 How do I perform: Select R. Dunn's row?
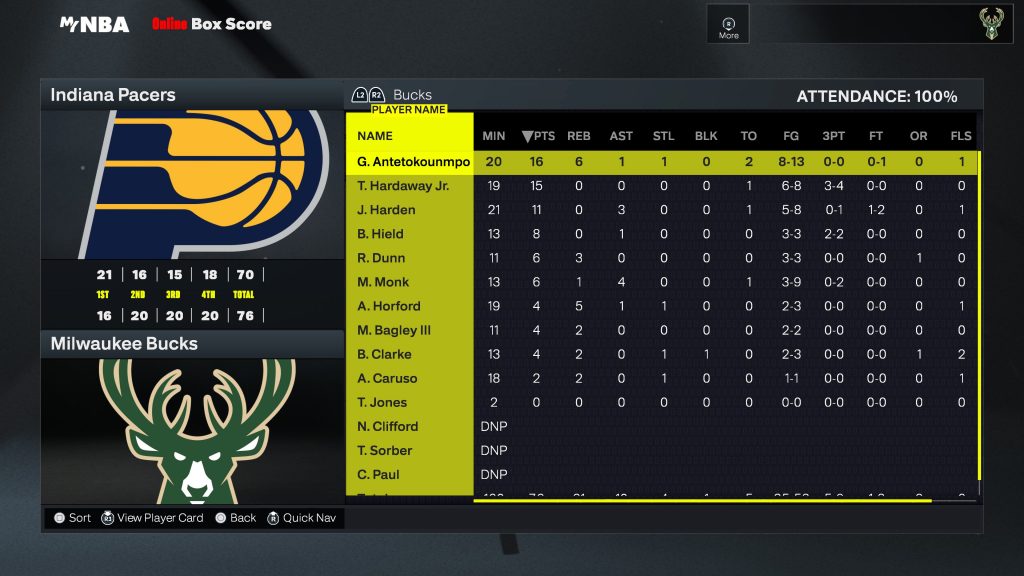380,258
